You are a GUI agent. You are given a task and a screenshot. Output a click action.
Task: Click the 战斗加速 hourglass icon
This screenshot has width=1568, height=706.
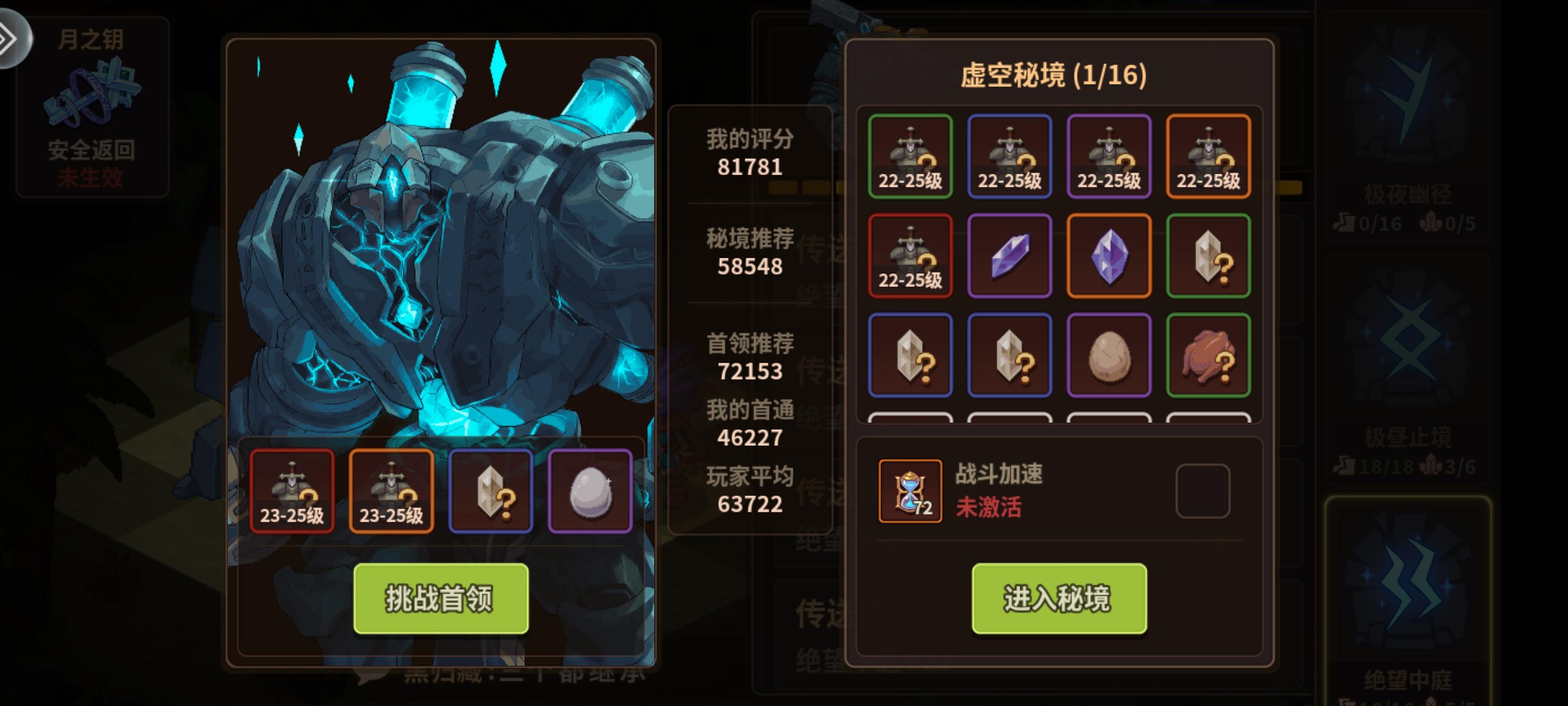(x=910, y=493)
